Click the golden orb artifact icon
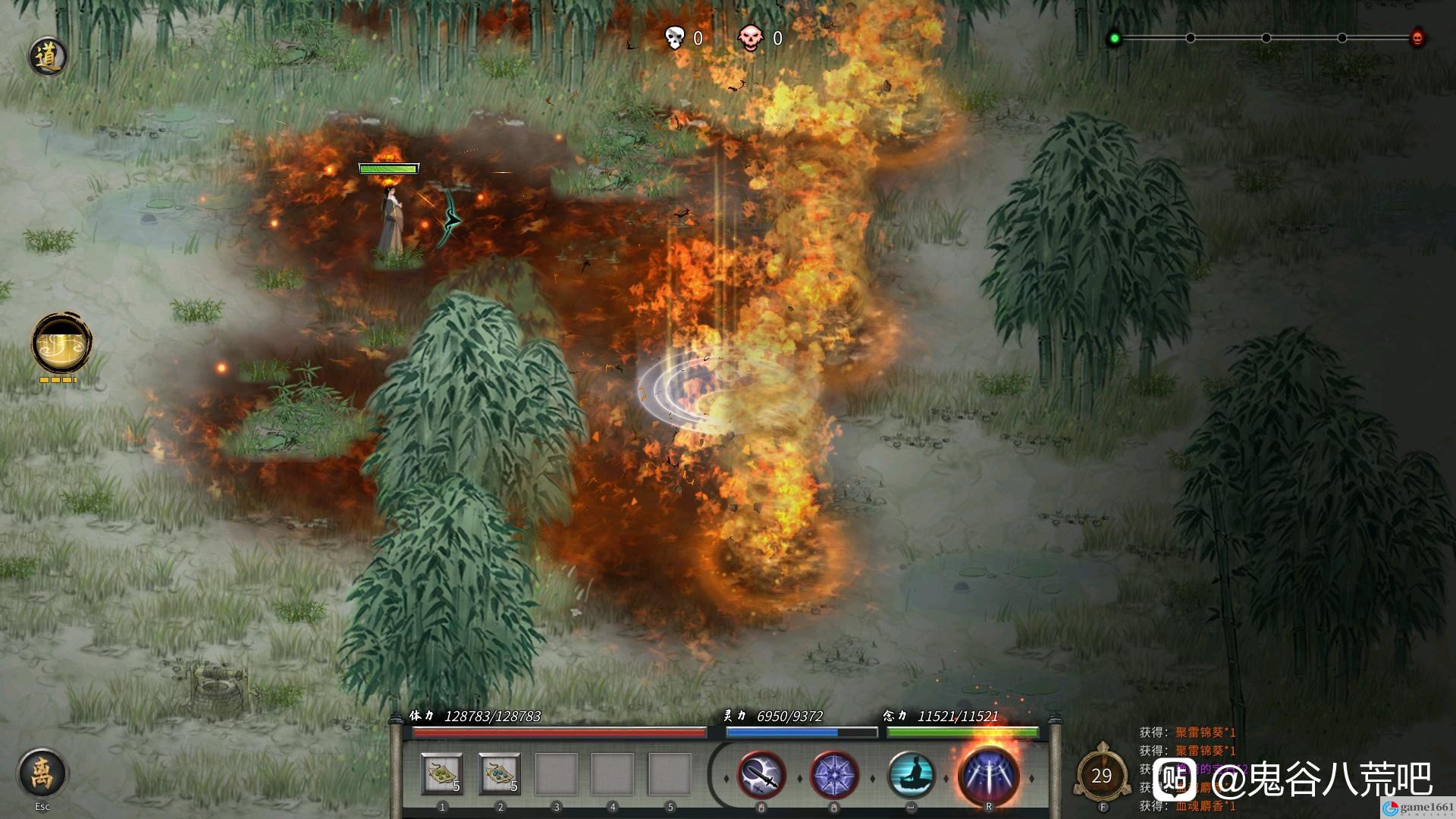The image size is (1456, 819). pyautogui.click(x=62, y=344)
